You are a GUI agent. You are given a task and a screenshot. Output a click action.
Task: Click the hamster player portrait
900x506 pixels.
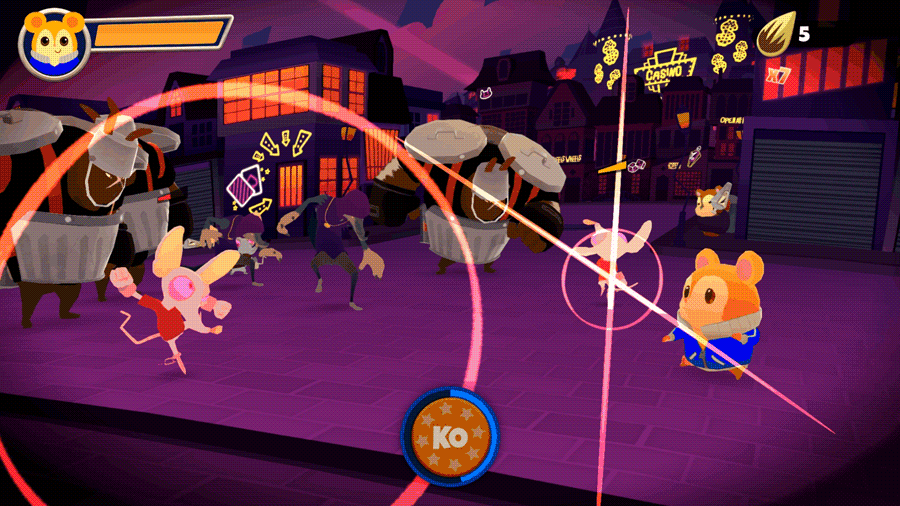tap(54, 43)
